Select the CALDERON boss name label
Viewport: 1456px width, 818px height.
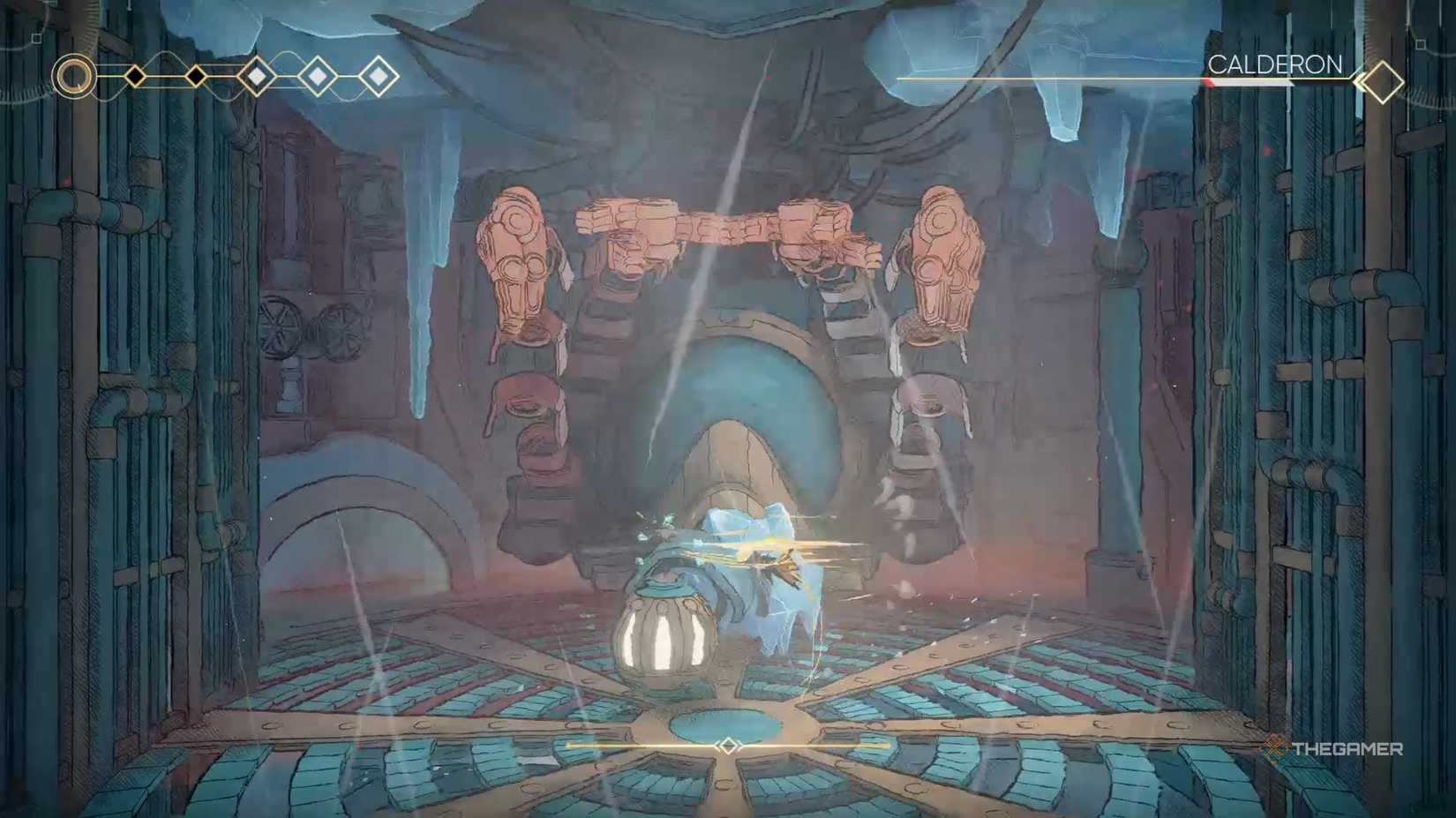point(1277,64)
